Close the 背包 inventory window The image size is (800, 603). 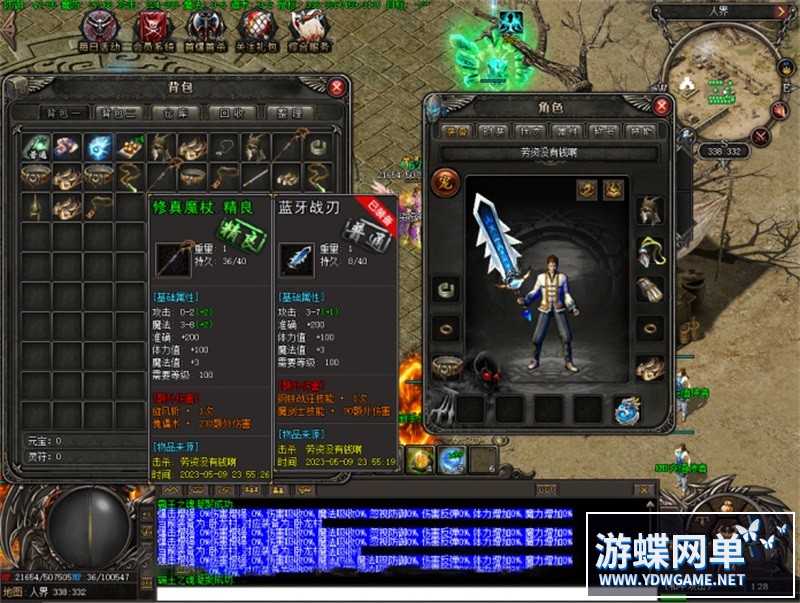[338, 87]
